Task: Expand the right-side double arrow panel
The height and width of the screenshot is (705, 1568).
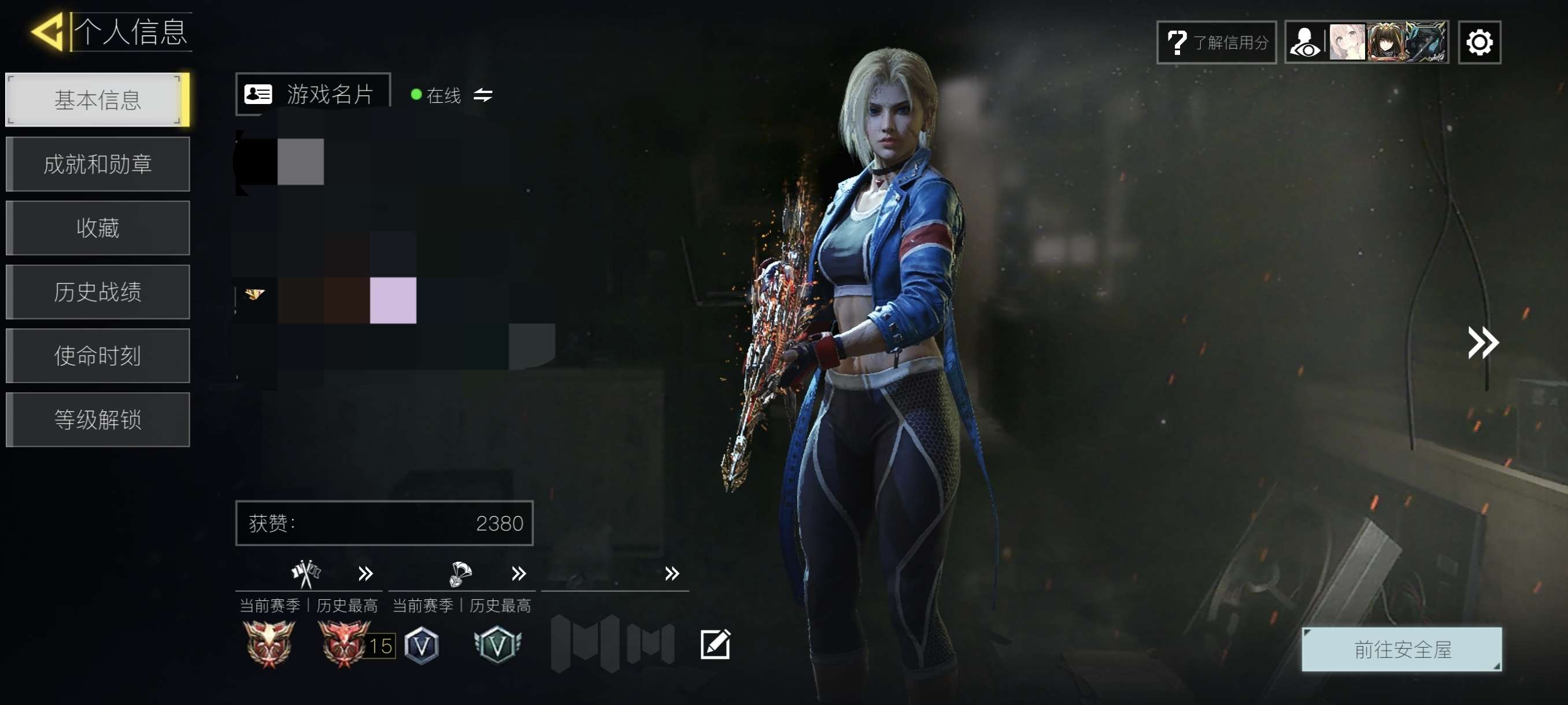Action: pos(1482,343)
